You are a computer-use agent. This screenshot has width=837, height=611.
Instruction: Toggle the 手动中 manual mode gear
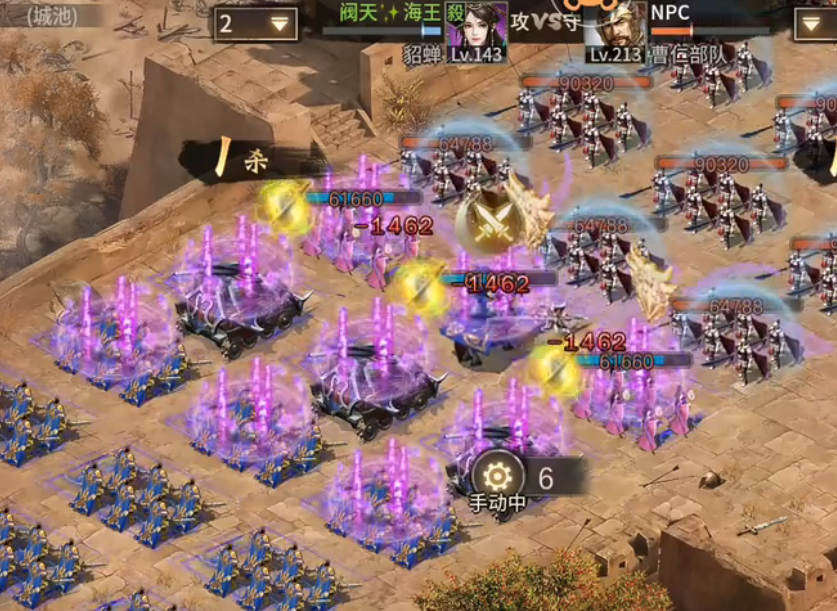tap(497, 476)
